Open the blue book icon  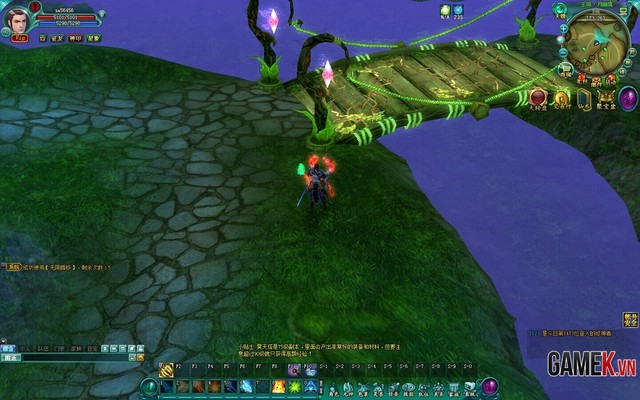[x=583, y=98]
